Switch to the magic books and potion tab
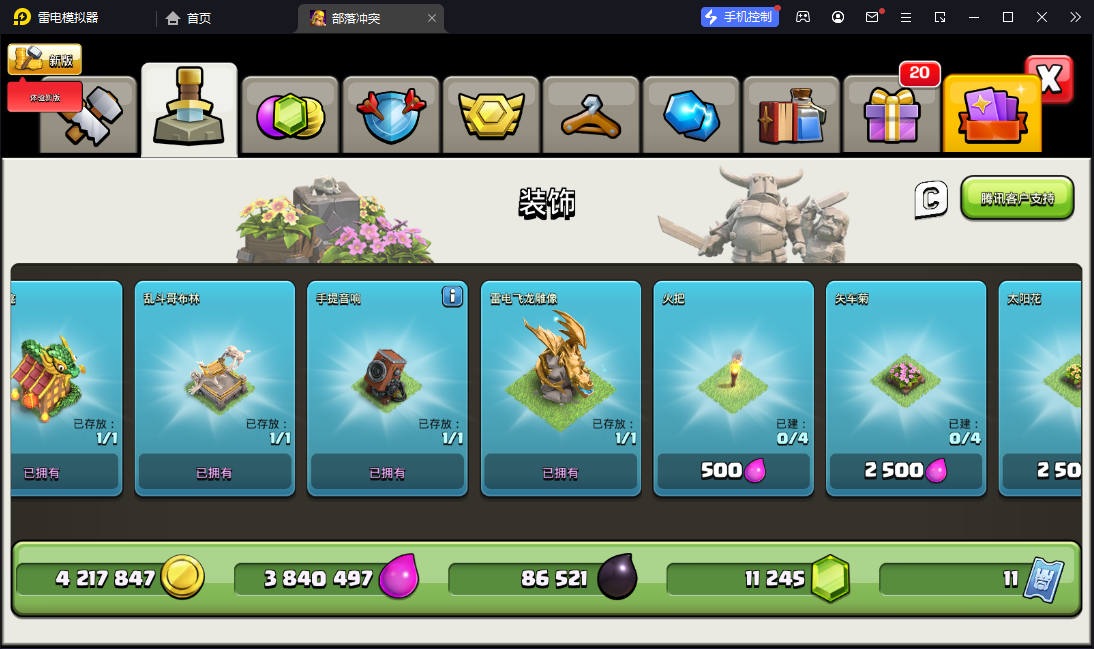Viewport: 1094px width, 649px height. point(791,116)
